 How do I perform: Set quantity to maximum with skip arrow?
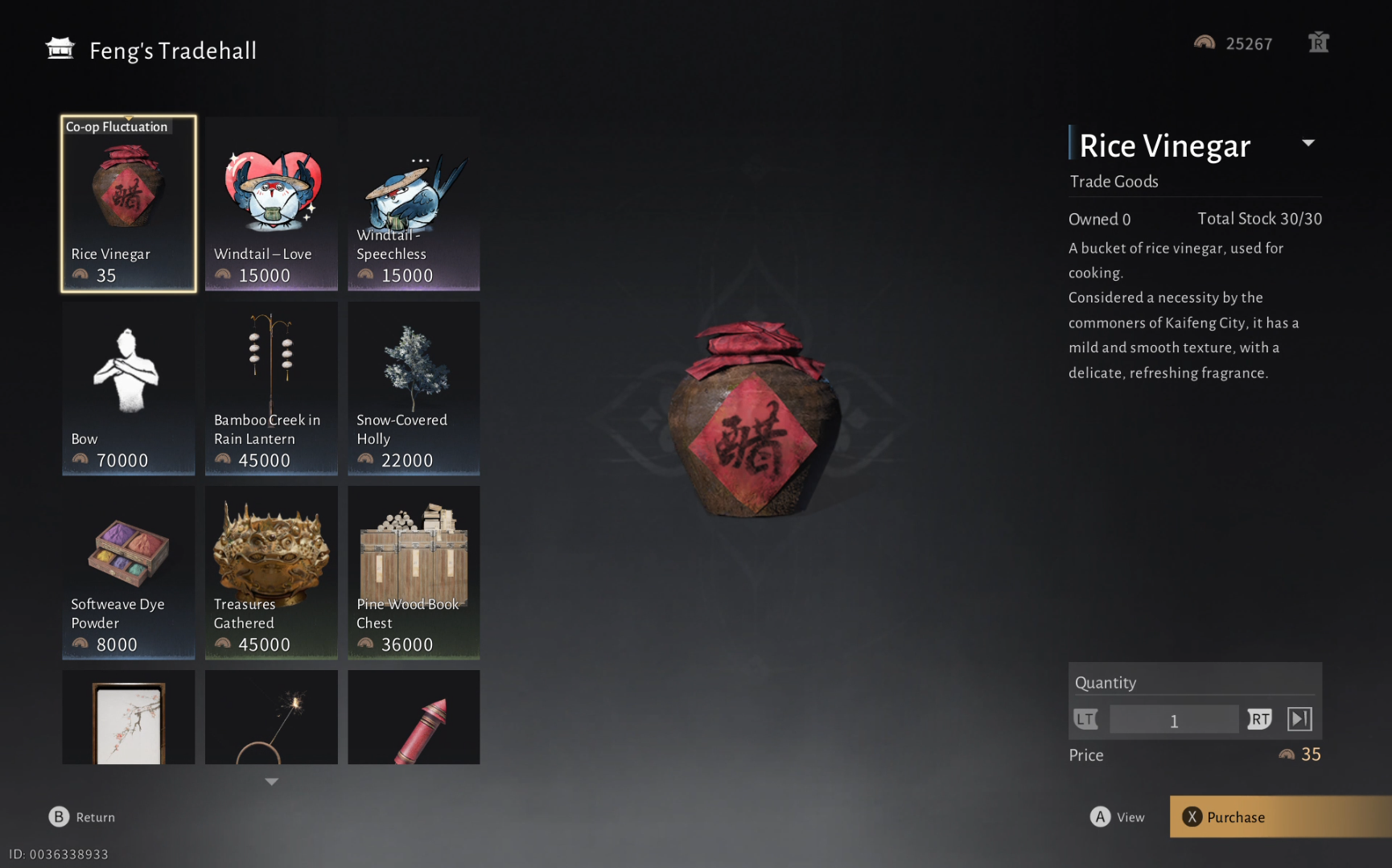coord(1299,719)
